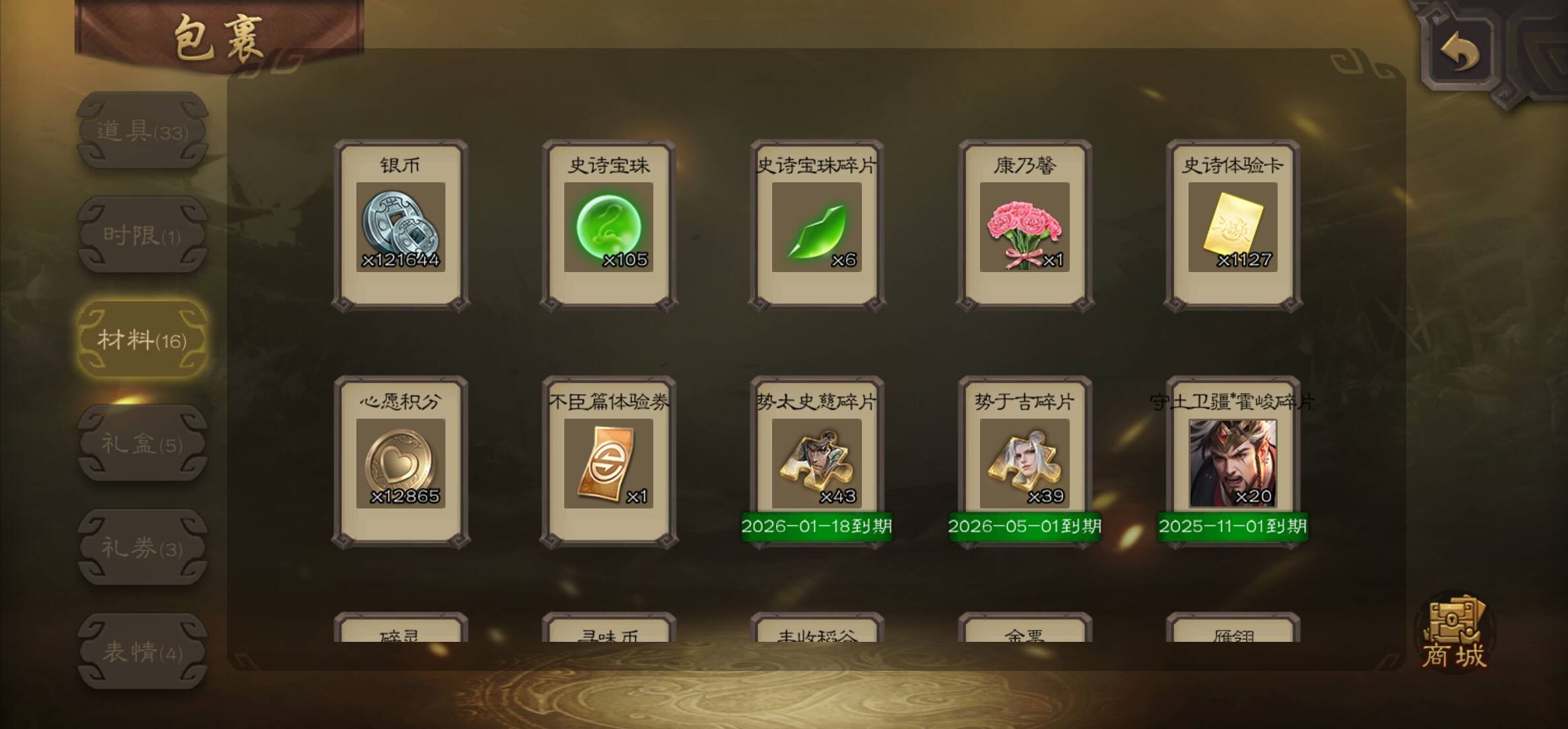This screenshot has width=1568, height=729.
Task: Click the back arrow button
Action: (x=1460, y=53)
